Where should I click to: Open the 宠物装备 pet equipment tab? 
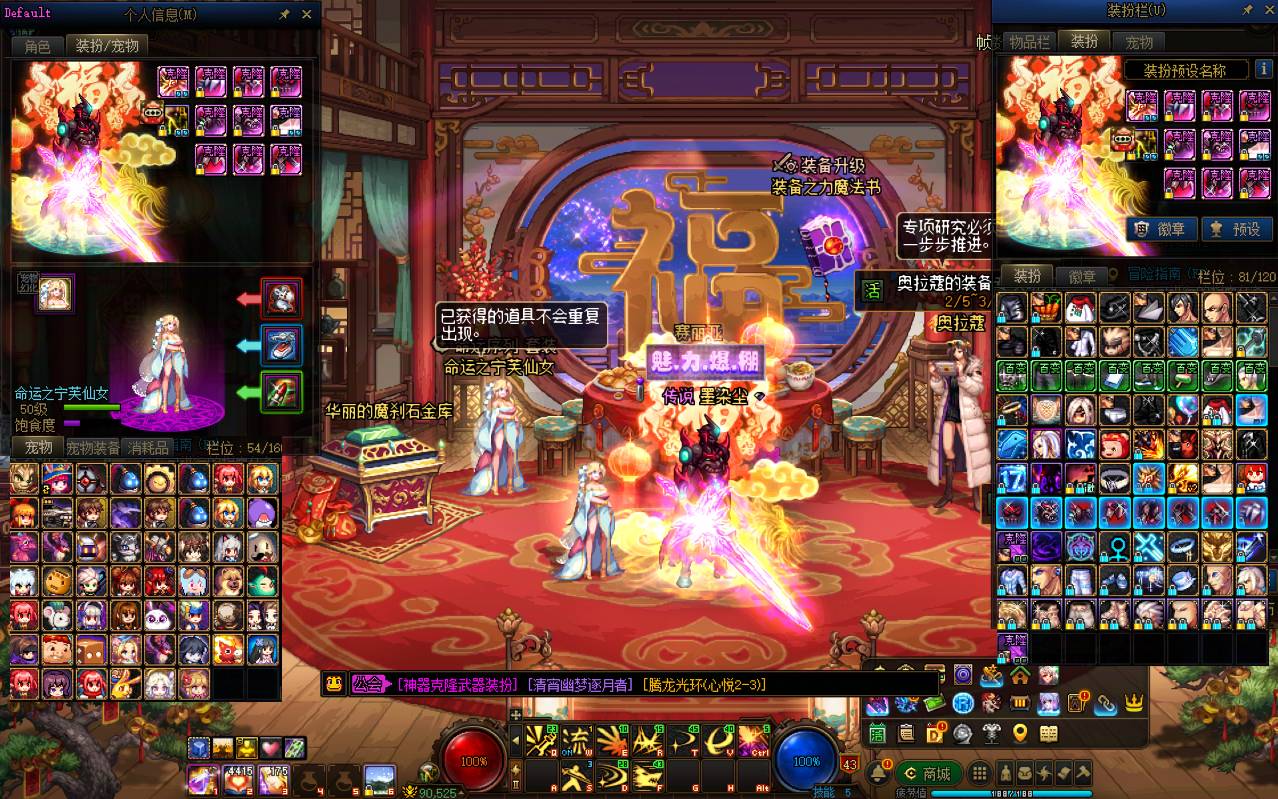click(x=93, y=448)
